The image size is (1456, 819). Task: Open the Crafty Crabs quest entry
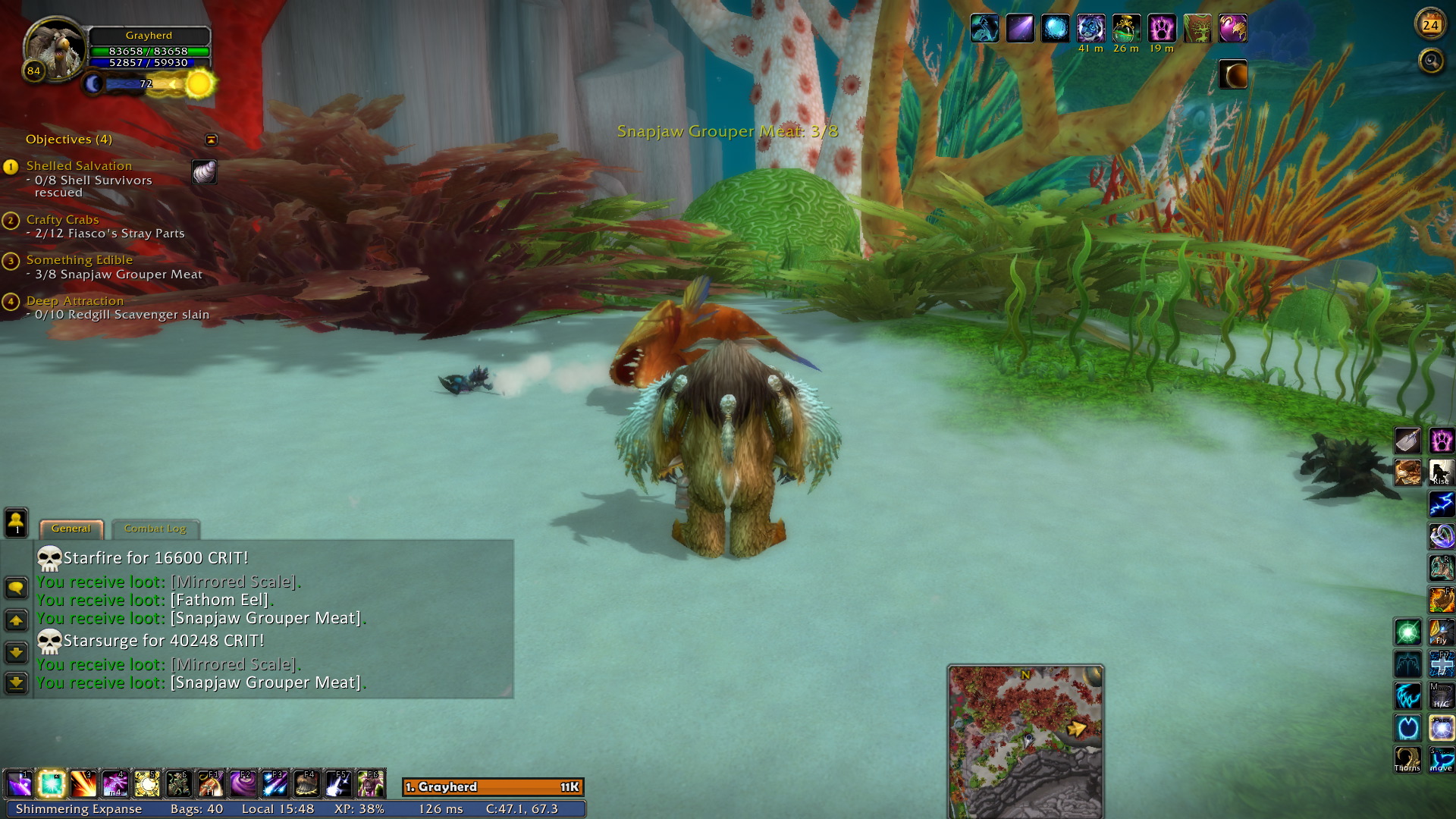tap(62, 219)
